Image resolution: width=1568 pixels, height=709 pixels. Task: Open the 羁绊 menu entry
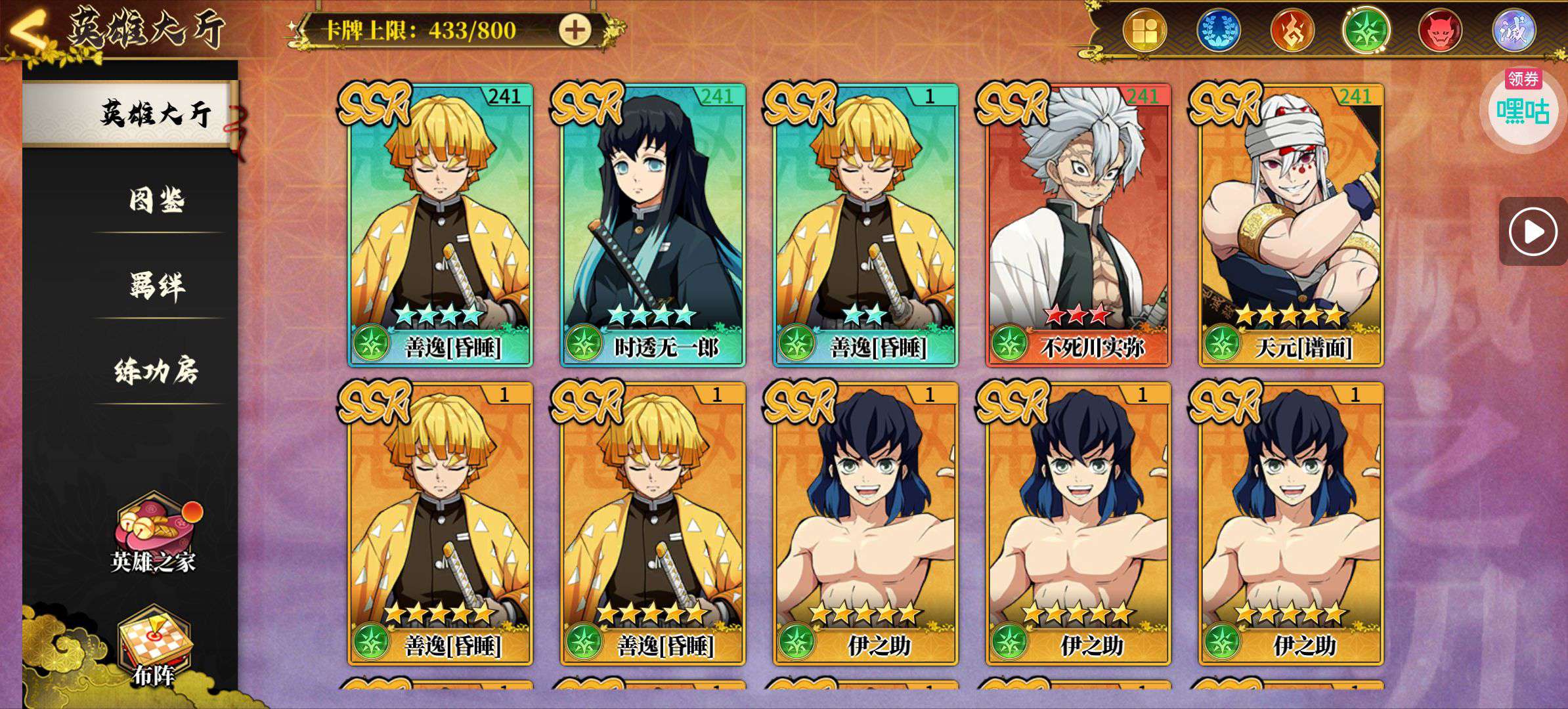(x=156, y=286)
